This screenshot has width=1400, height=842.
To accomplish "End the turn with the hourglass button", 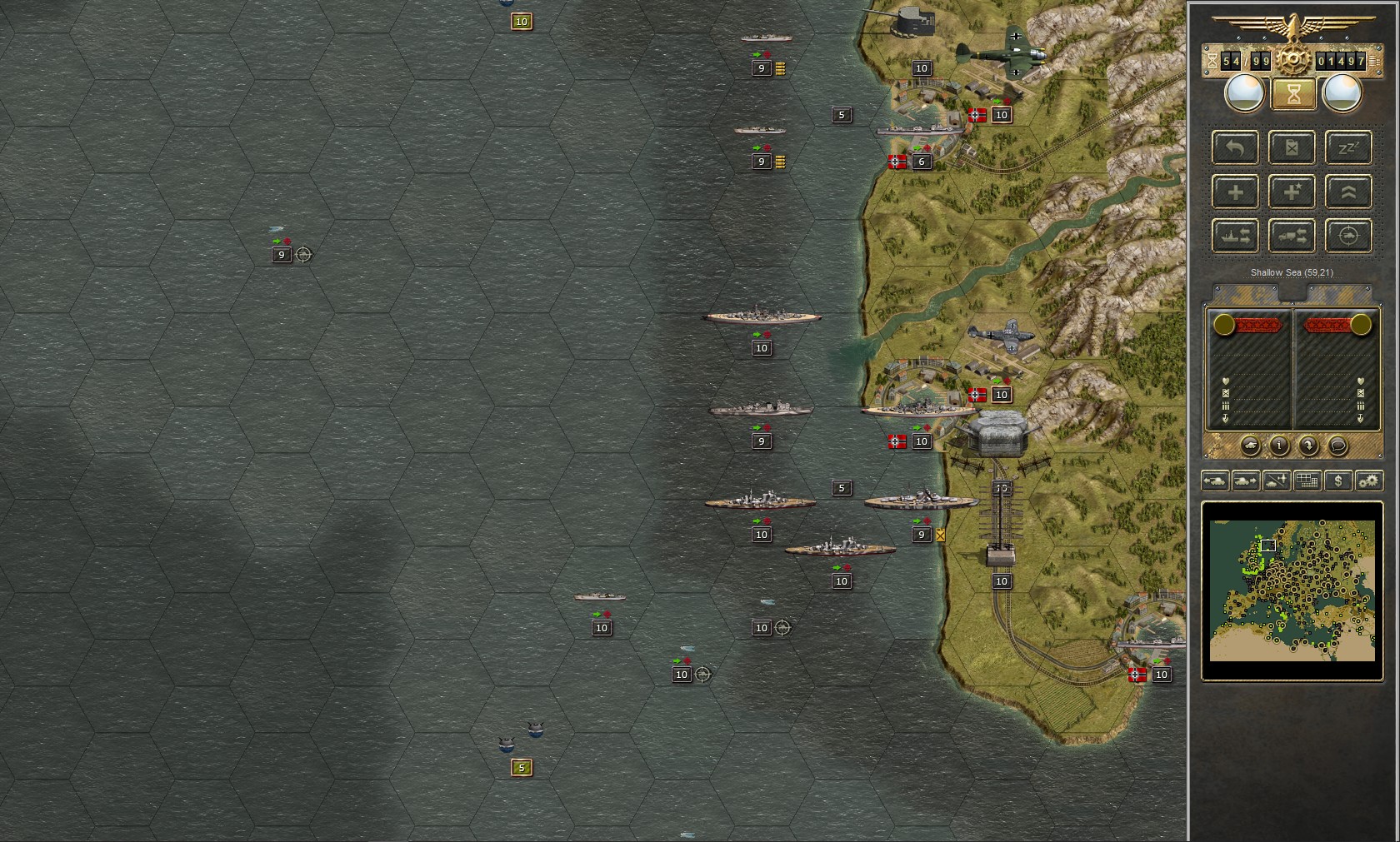I will (1292, 93).
